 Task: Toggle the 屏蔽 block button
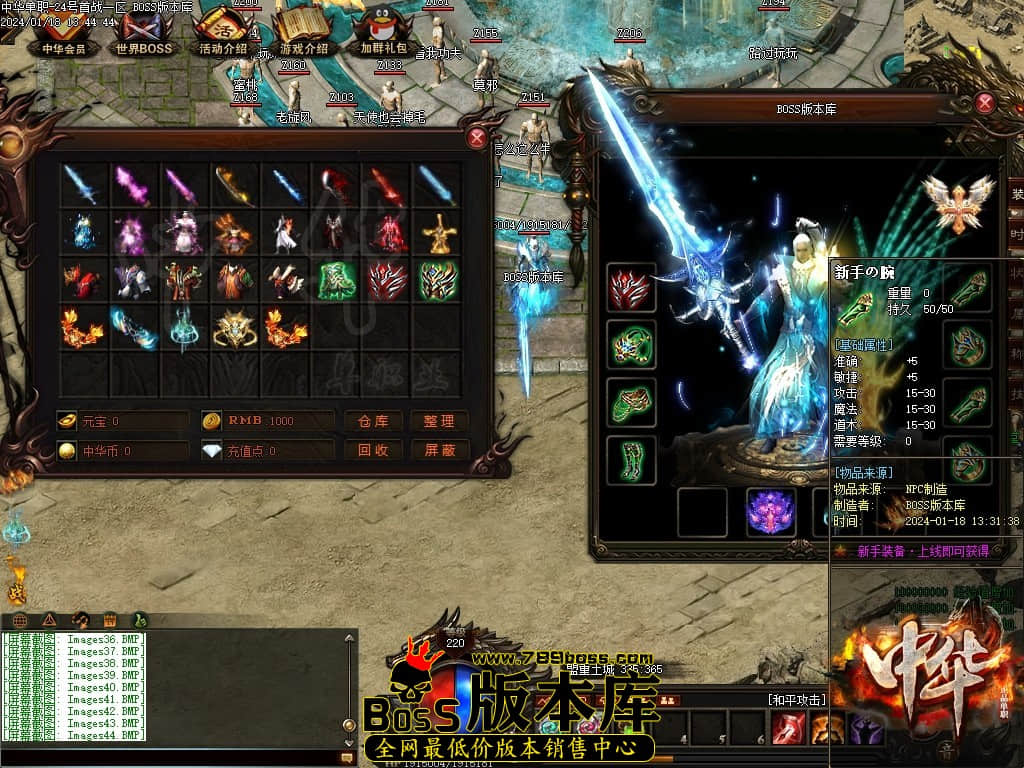tap(439, 450)
